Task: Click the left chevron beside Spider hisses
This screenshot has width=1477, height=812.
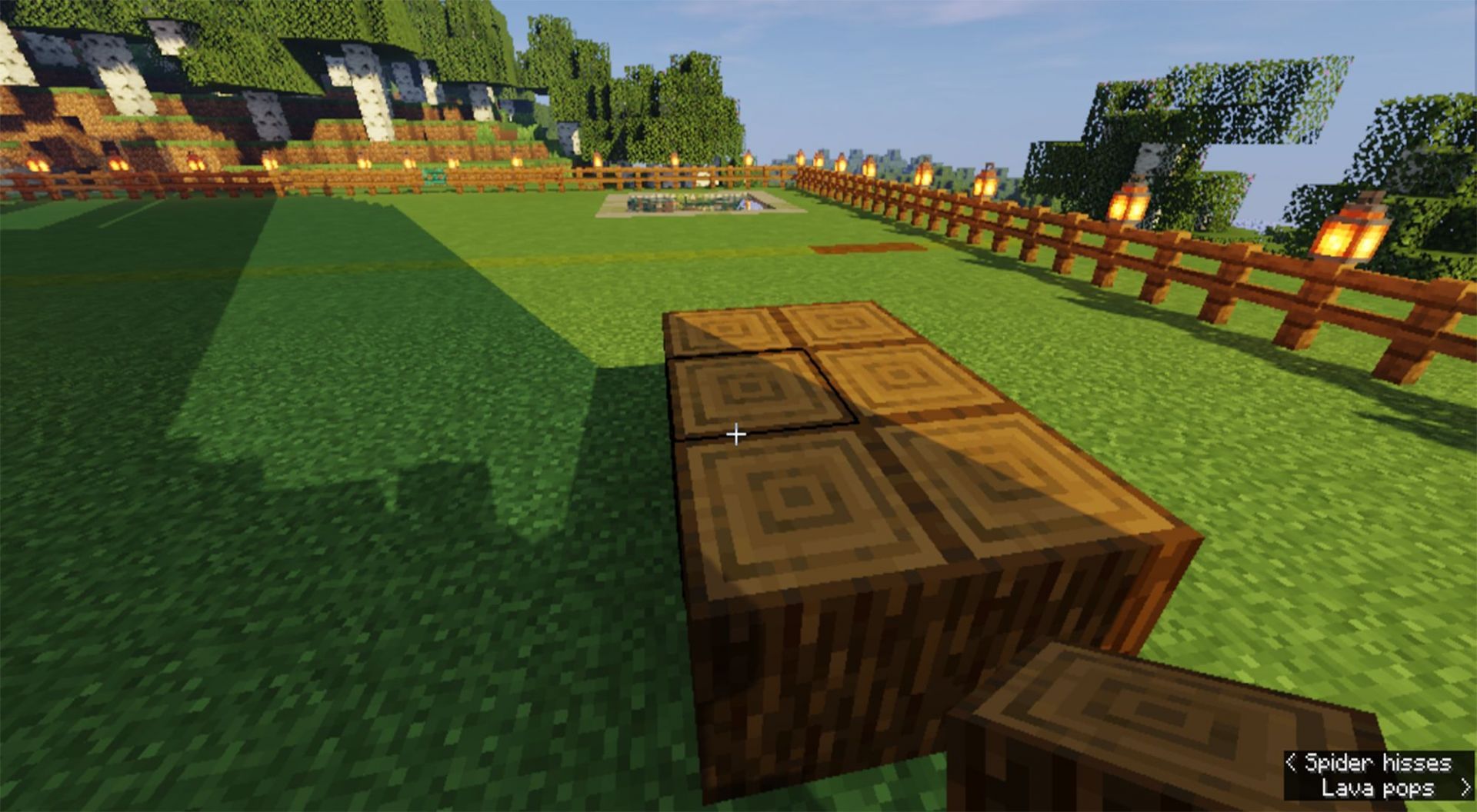Action: point(1292,764)
